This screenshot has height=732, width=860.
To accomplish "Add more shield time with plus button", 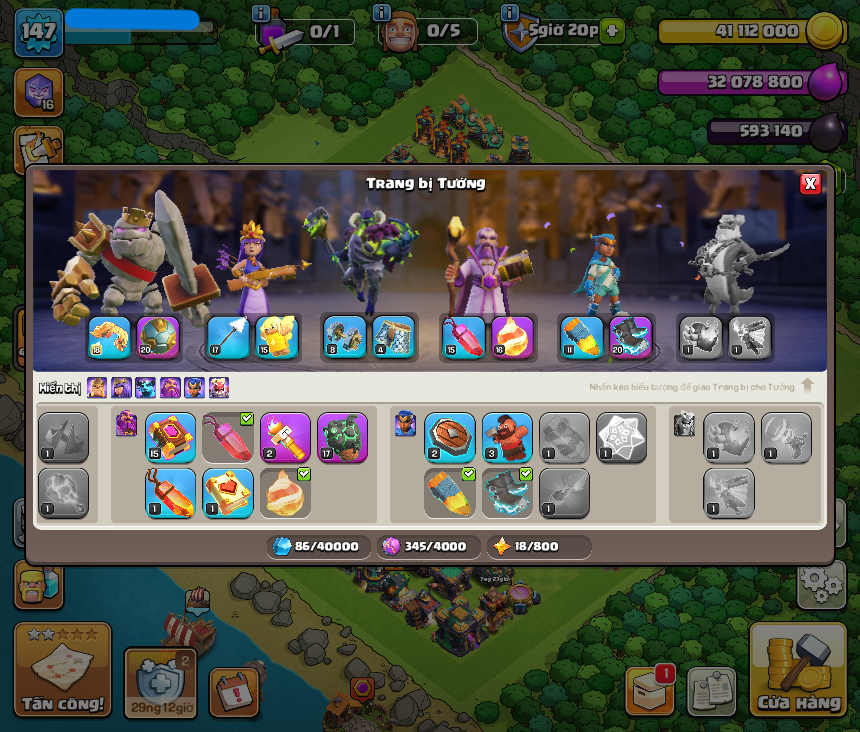I will click(613, 31).
